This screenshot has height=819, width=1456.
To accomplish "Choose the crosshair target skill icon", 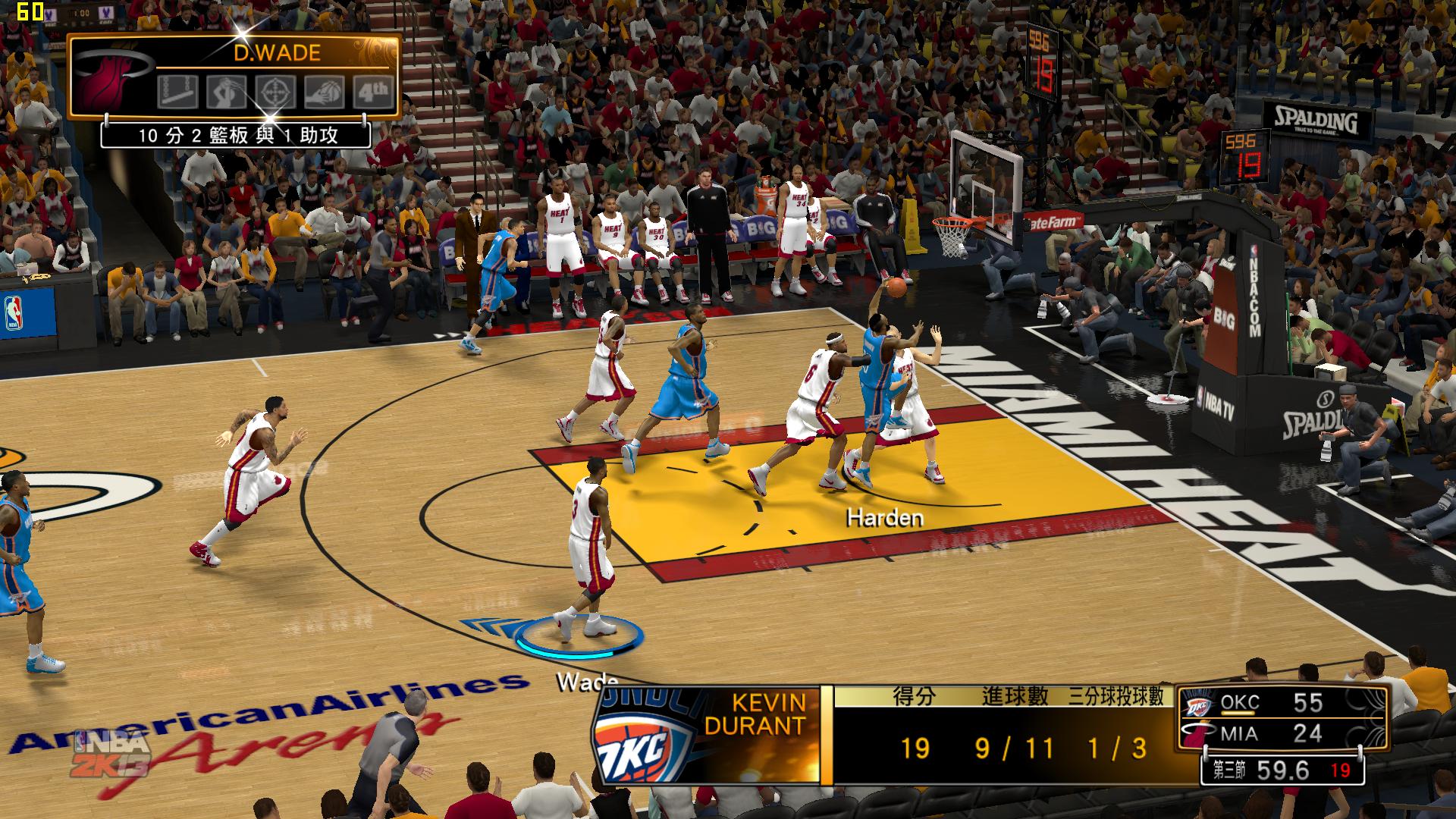I will point(275,92).
